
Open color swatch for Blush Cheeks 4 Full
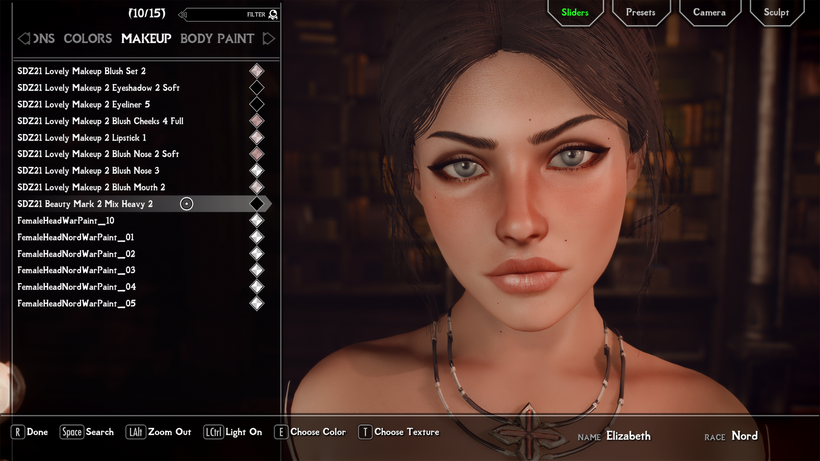click(x=257, y=121)
